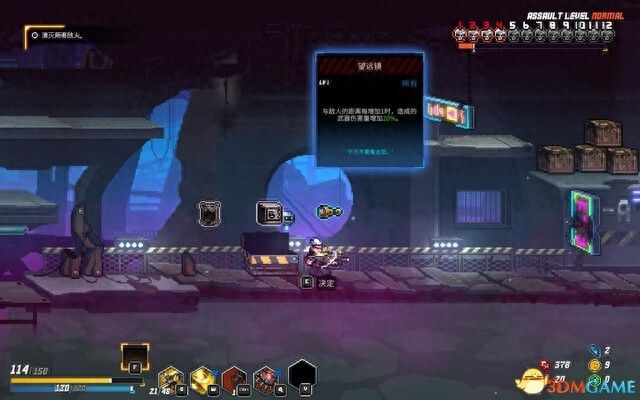The image size is (640, 400).
Task: Choose the monitor box reward item
Action: point(269,212)
